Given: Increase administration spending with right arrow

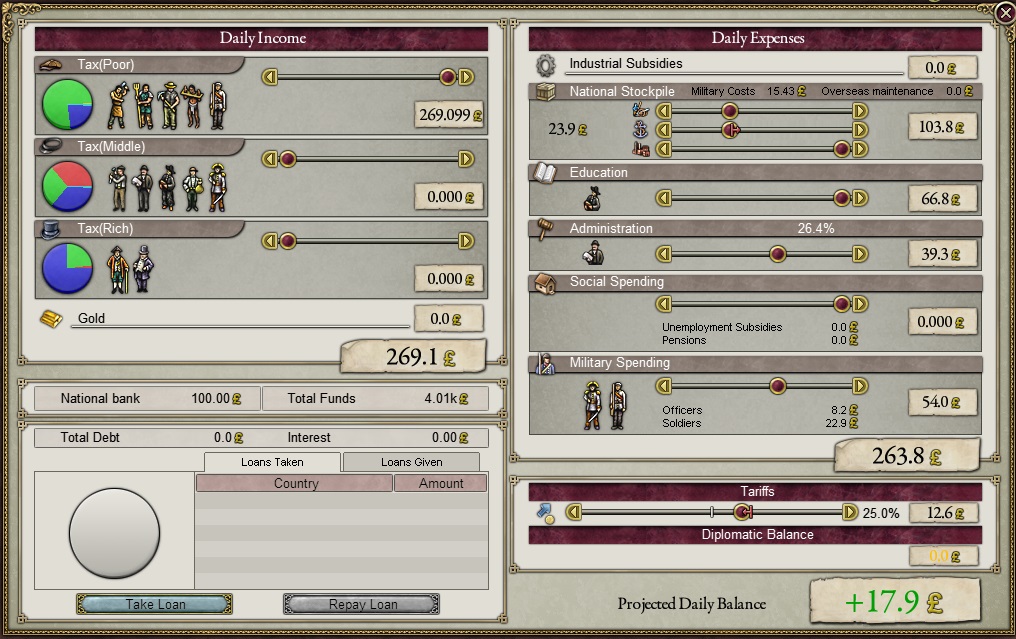Looking at the screenshot, I should (x=860, y=255).
